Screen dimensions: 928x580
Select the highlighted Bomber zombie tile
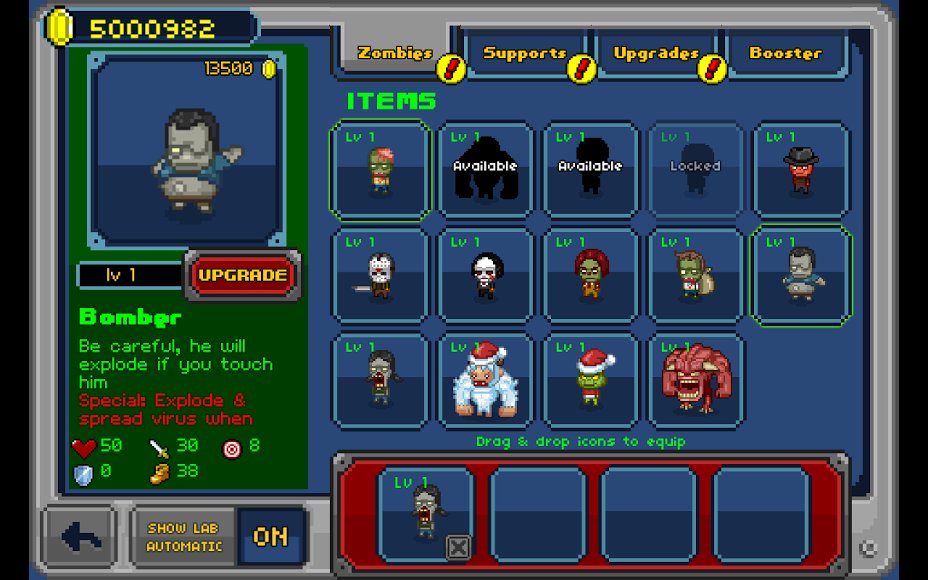point(800,275)
